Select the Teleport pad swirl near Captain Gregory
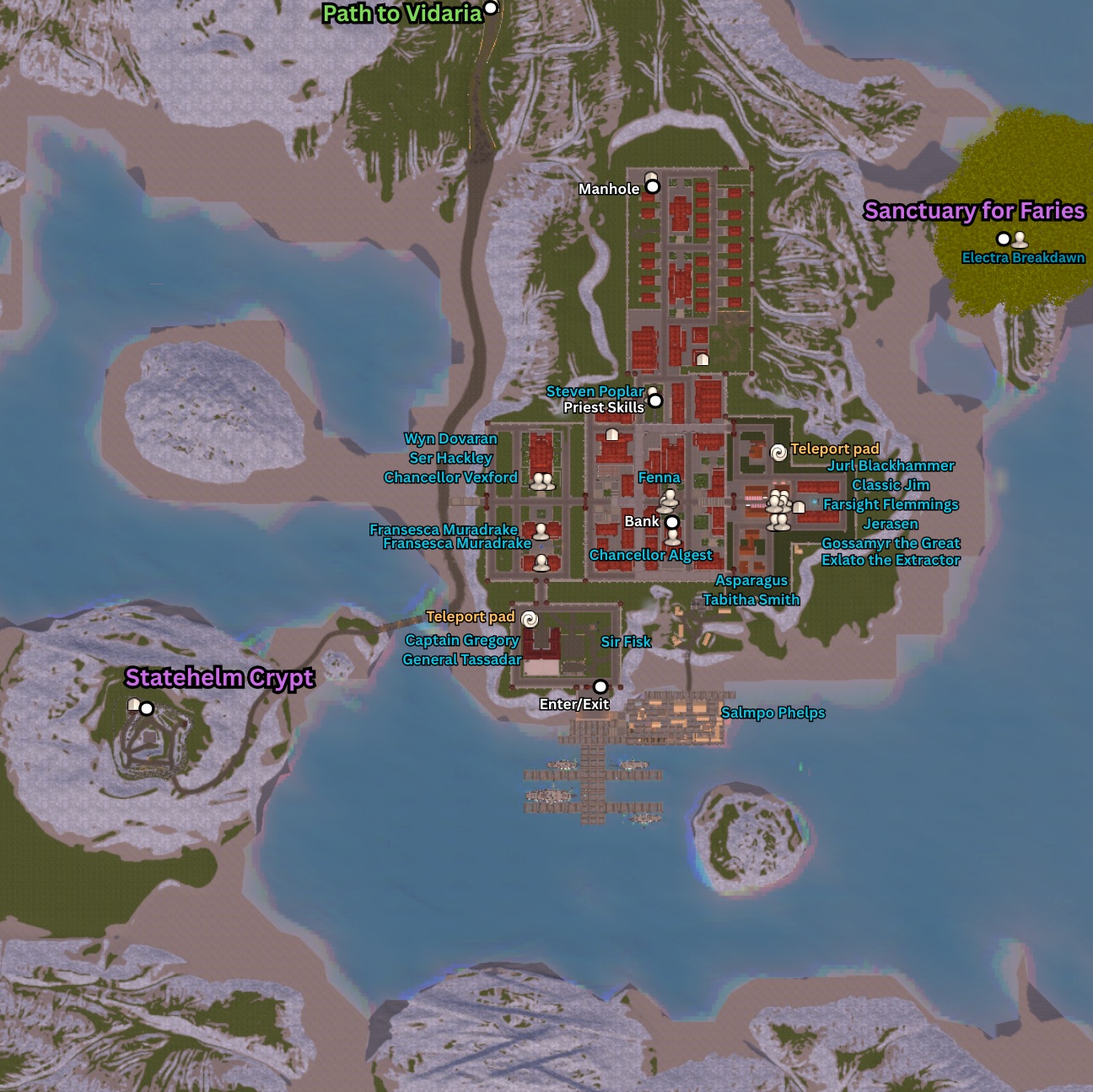Image resolution: width=1093 pixels, height=1092 pixels. click(x=530, y=620)
